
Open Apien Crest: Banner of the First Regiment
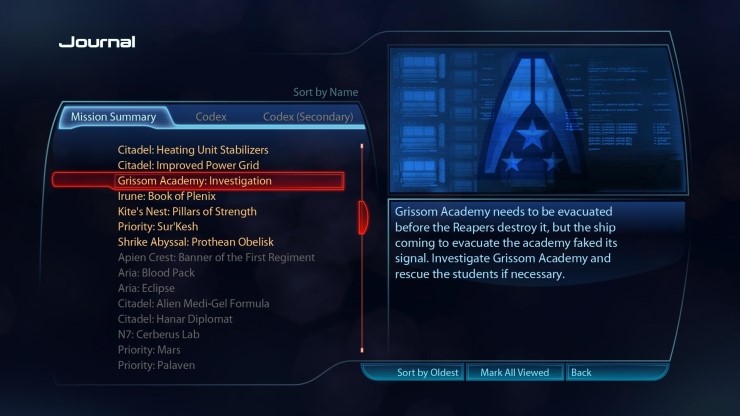coord(216,257)
